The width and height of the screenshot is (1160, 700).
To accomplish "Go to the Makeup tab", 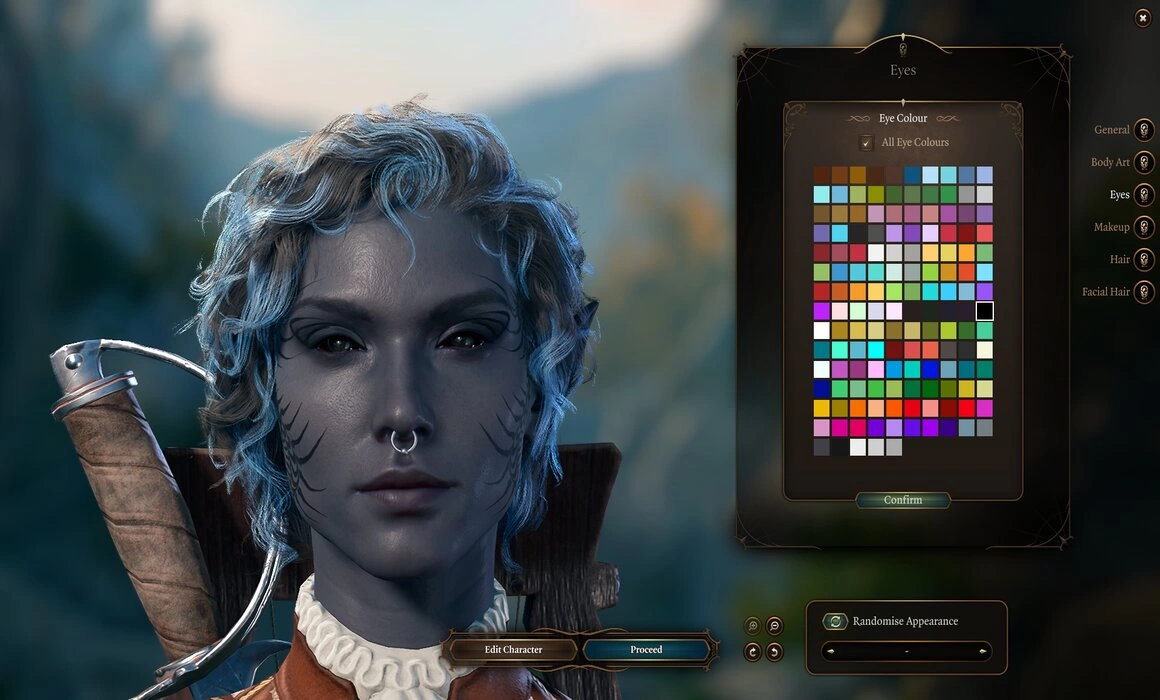I will pos(1144,227).
